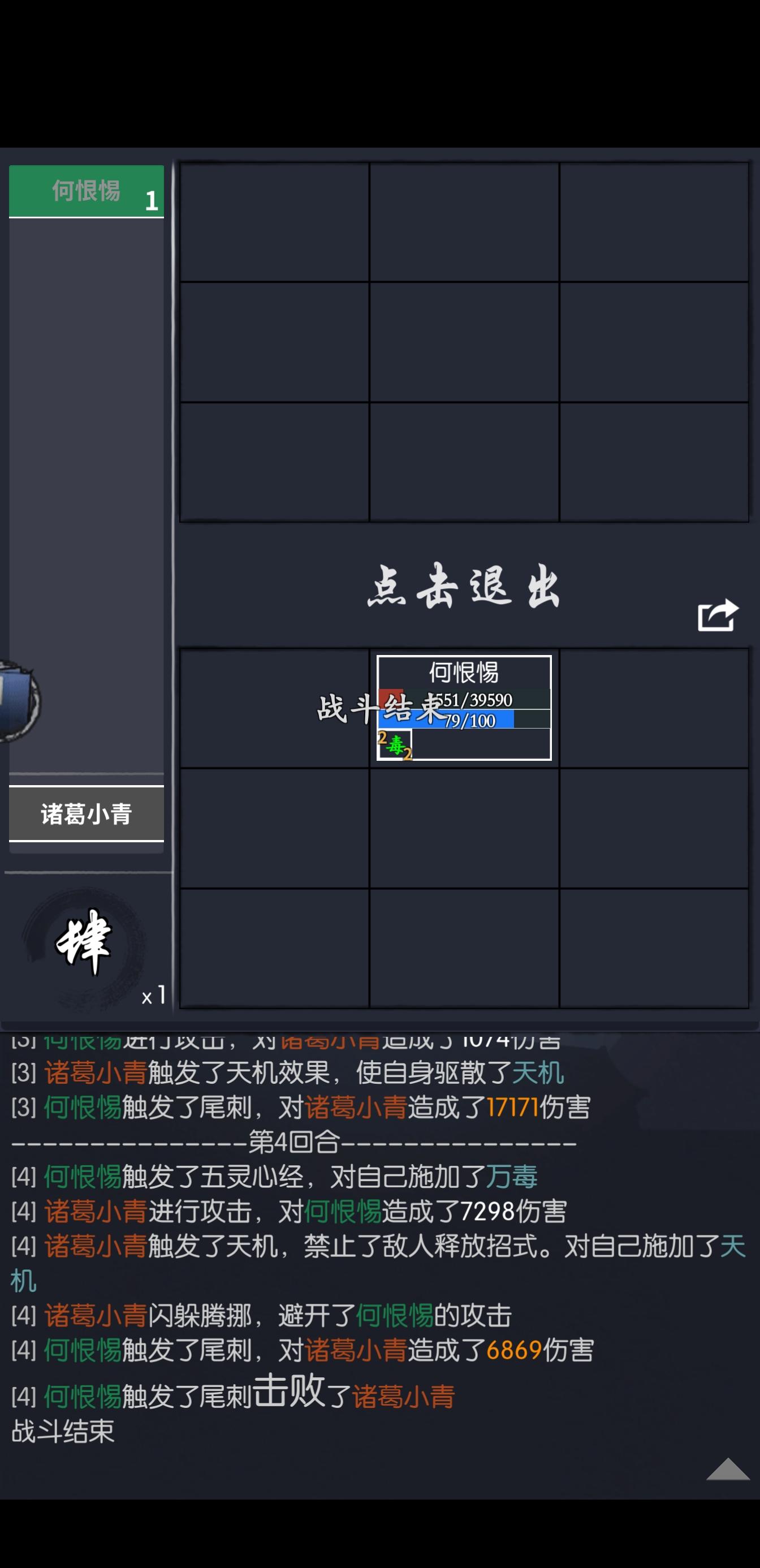Viewport: 760px width, 1568px height.
Task: Open the partially hidden avatar on the left edge
Action: (18, 712)
